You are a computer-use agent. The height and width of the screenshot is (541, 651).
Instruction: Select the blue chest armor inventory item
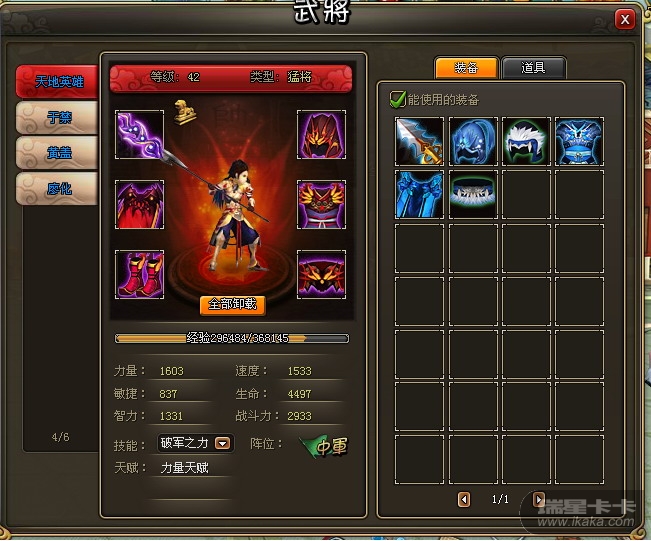click(579, 141)
